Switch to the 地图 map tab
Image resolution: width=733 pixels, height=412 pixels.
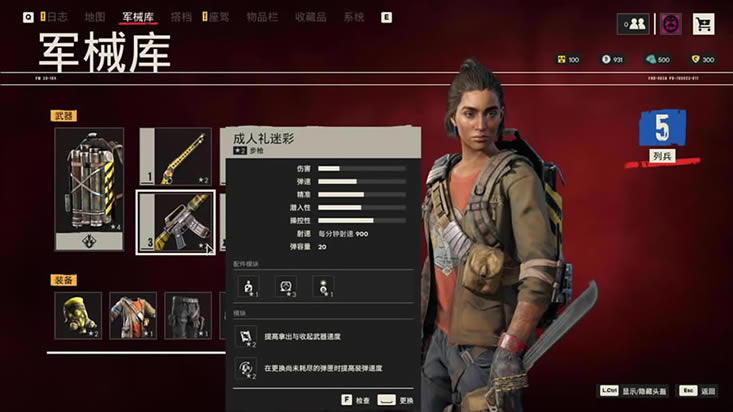click(95, 18)
